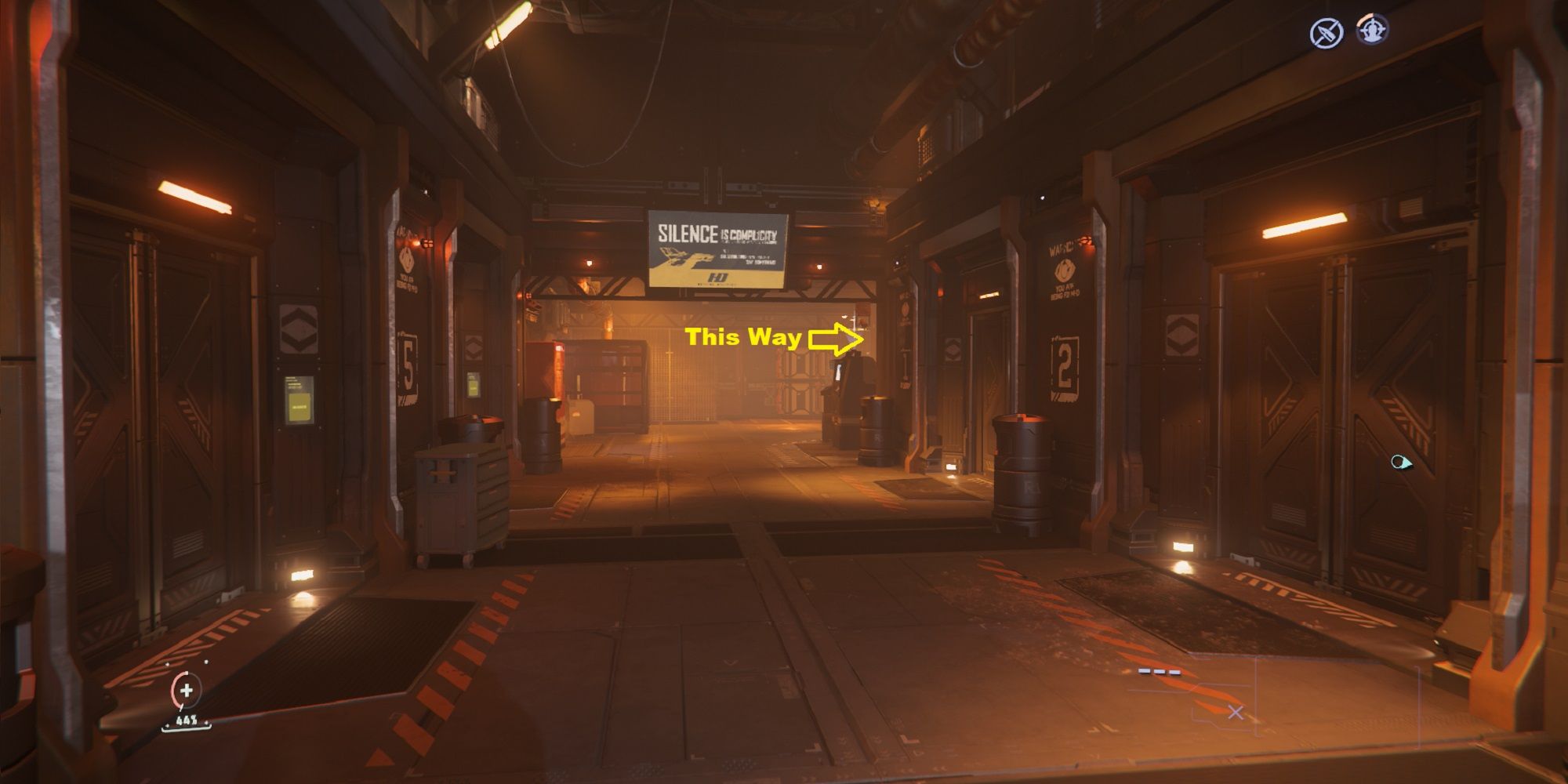Click the health cross icon bottom left

click(x=185, y=692)
